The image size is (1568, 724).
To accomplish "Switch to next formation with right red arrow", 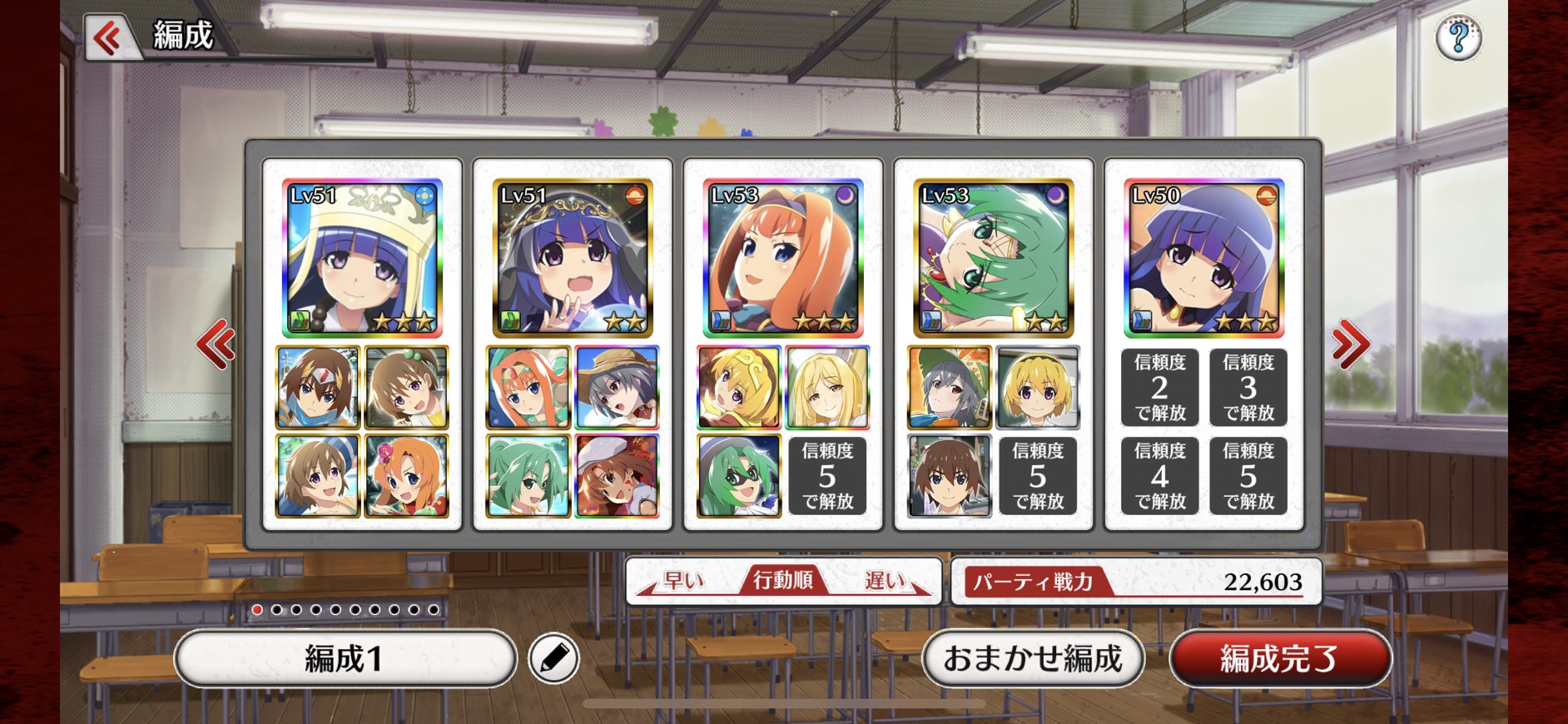I will tap(1349, 344).
